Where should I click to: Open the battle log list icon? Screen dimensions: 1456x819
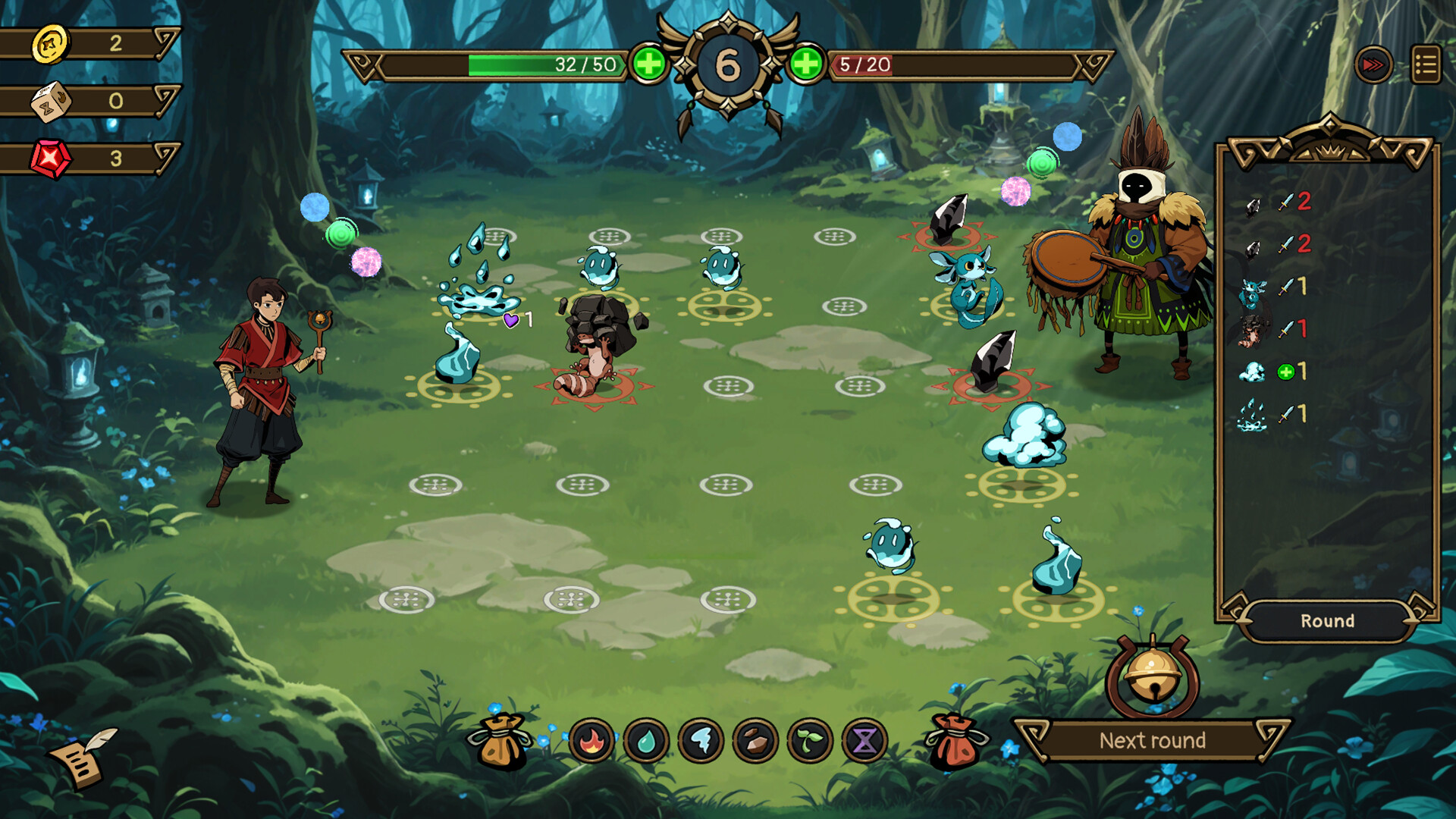pos(1424,65)
